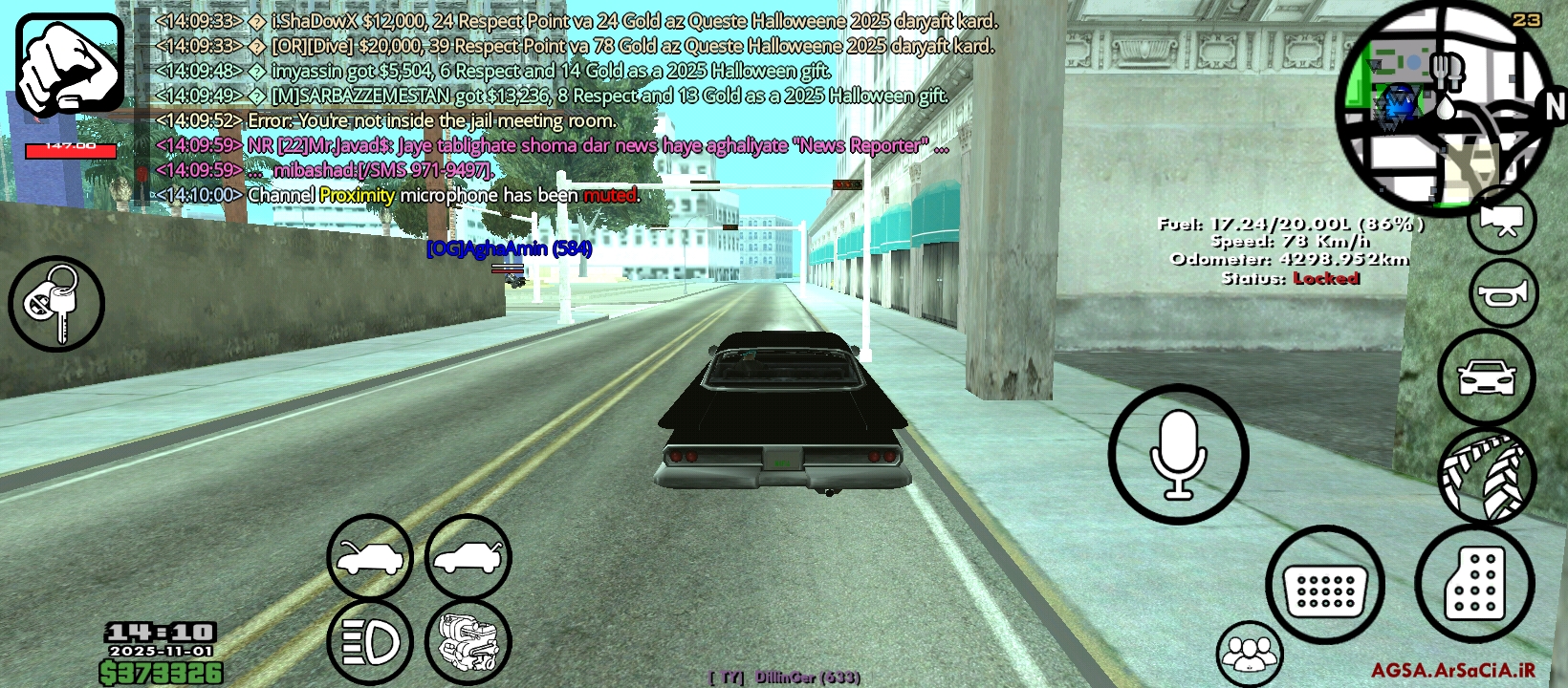Viewport: 1568px width, 688px height.
Task: Step on the tall accelerator pedal
Action: point(1474,582)
